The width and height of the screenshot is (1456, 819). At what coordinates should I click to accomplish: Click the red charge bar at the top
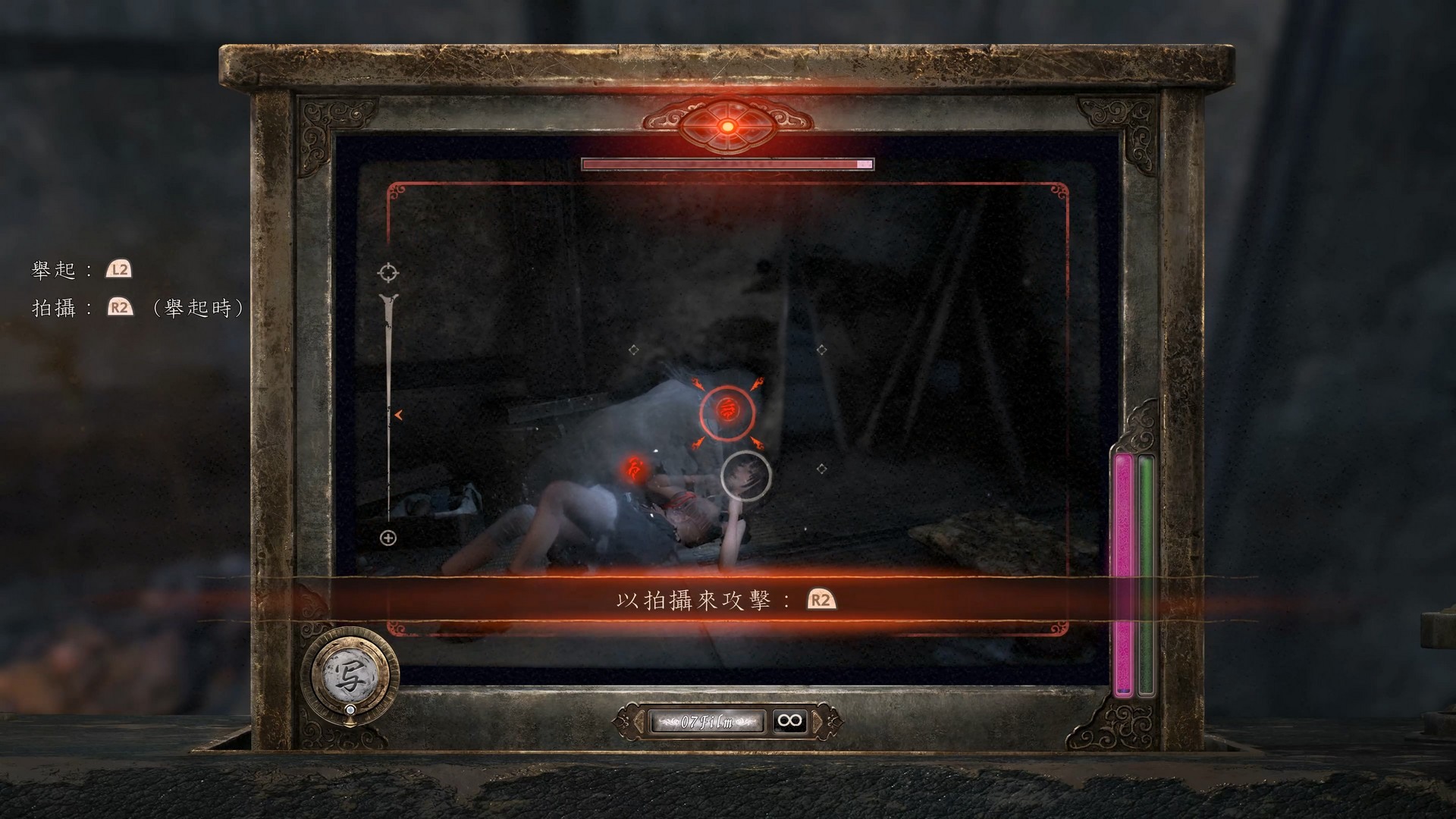(726, 164)
